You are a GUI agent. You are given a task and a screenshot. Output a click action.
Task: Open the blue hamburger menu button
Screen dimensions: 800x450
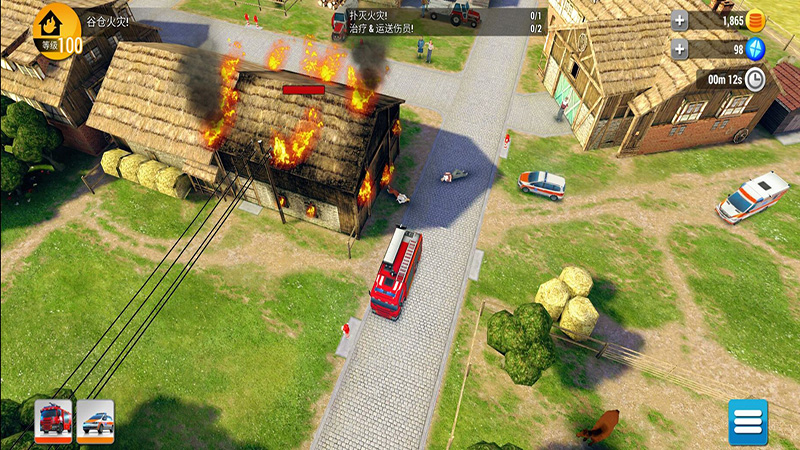(747, 422)
